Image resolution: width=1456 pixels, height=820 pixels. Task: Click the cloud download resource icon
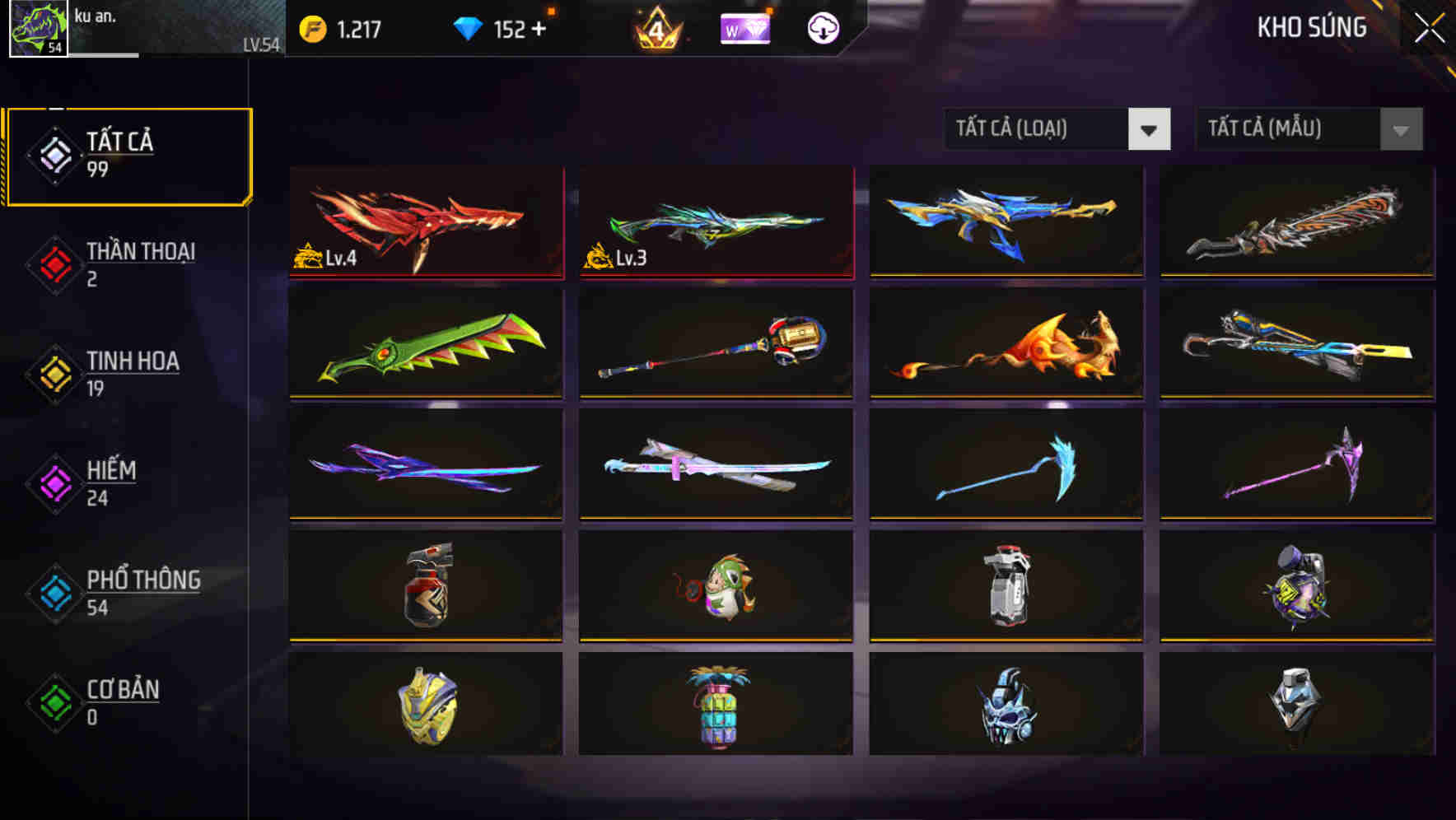tap(821, 27)
